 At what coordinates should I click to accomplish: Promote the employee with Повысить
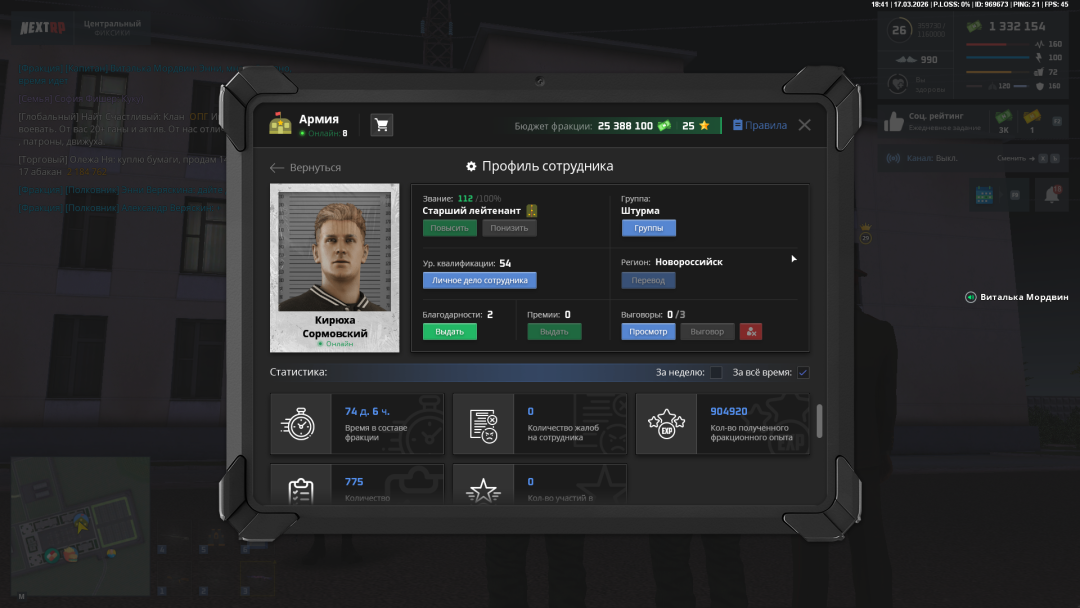pos(449,228)
